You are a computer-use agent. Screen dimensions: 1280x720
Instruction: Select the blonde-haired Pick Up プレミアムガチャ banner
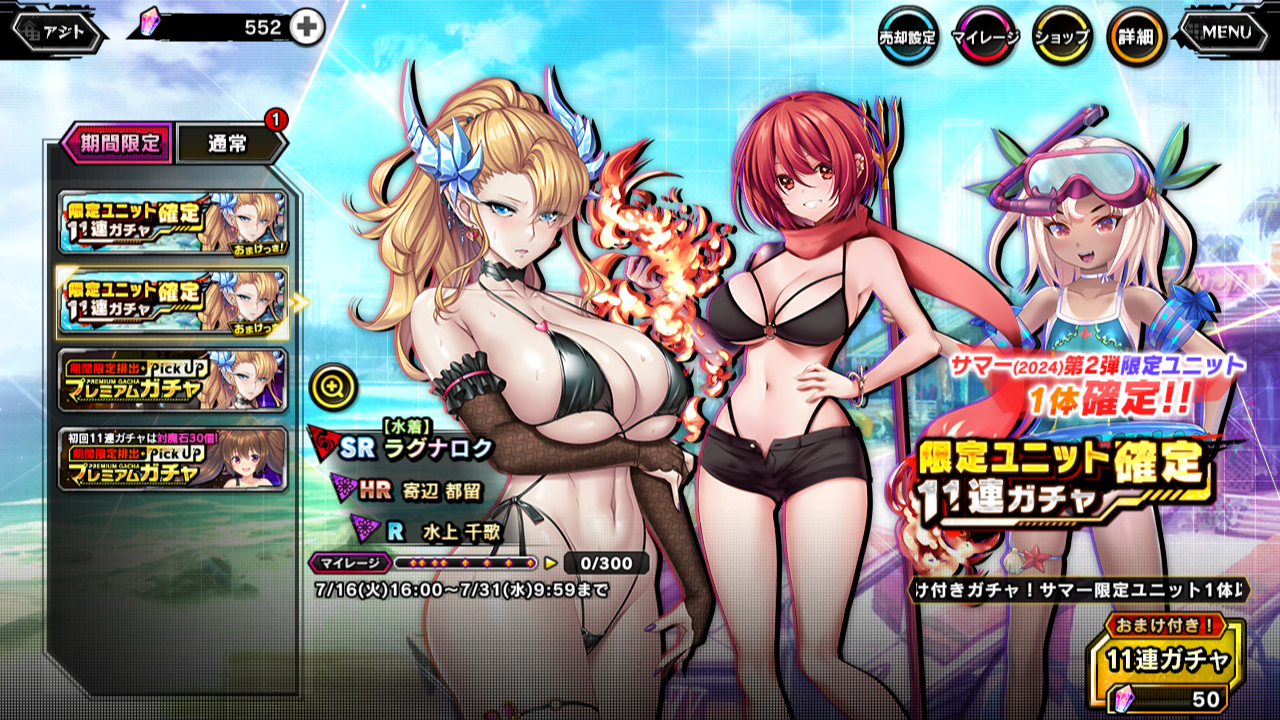point(173,379)
